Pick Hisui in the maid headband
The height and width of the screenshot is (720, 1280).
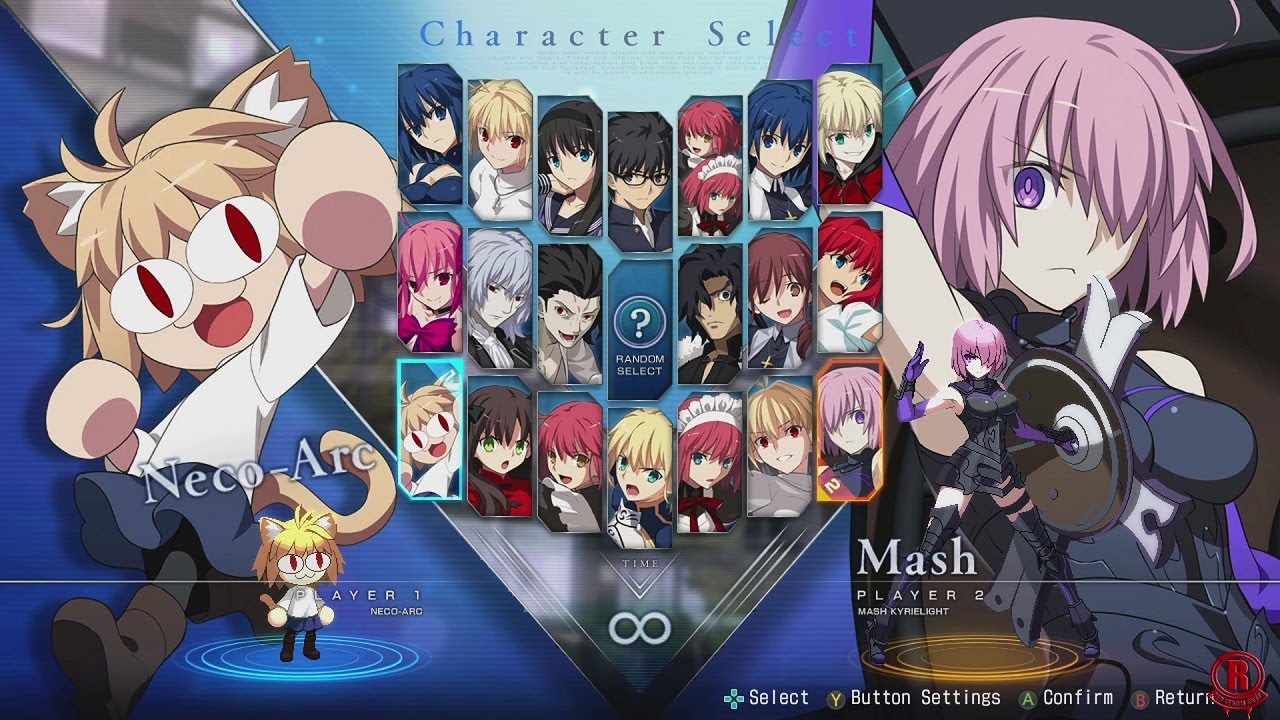710,460
